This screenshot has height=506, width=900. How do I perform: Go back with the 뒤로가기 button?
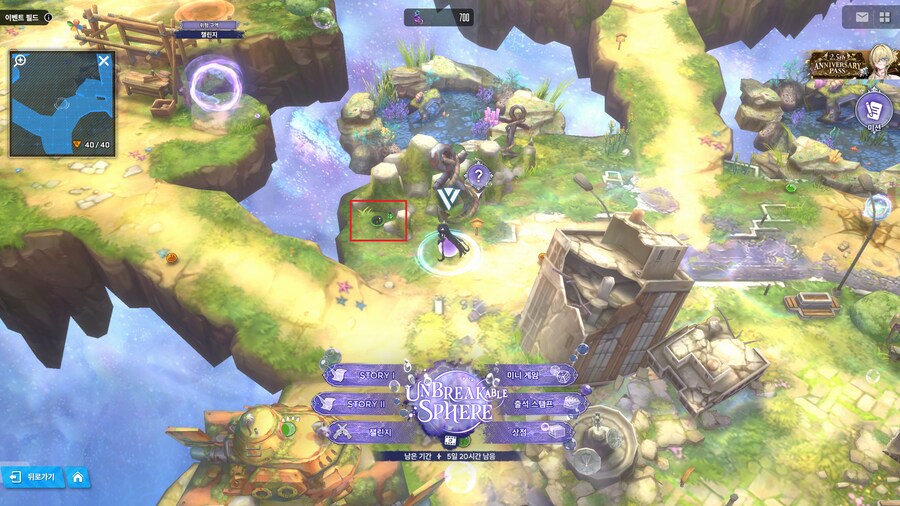(33, 478)
